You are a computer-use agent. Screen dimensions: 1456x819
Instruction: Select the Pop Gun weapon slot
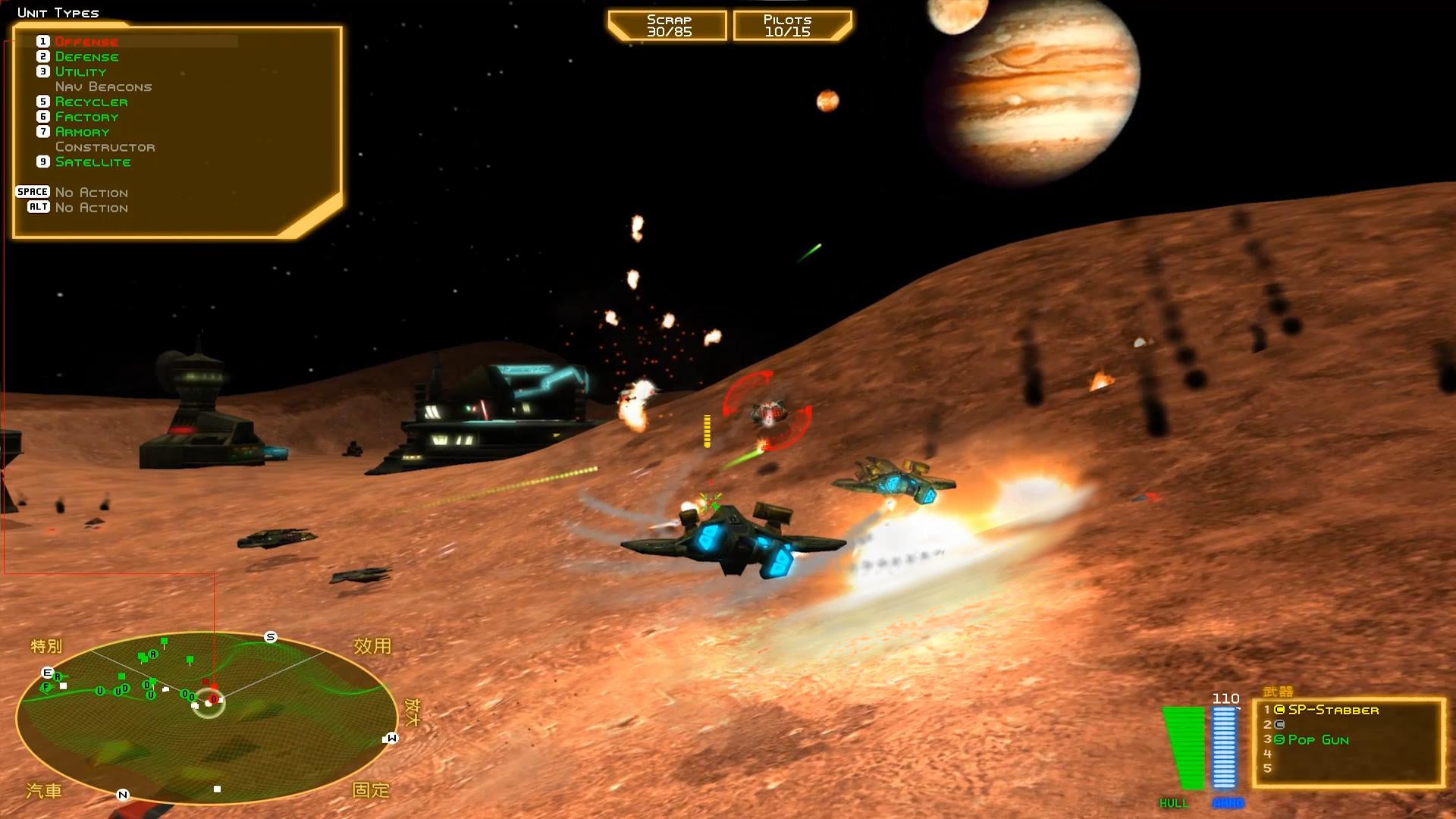click(x=1318, y=739)
